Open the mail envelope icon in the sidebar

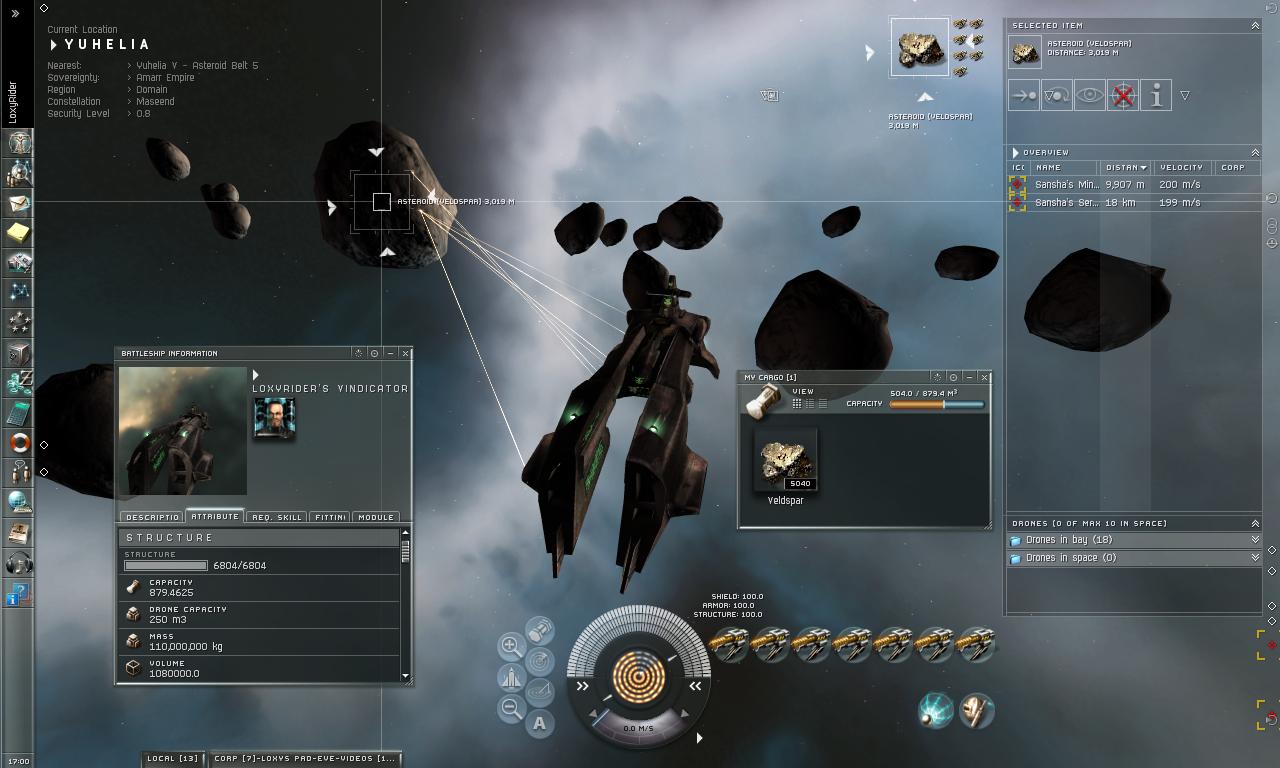(x=18, y=203)
